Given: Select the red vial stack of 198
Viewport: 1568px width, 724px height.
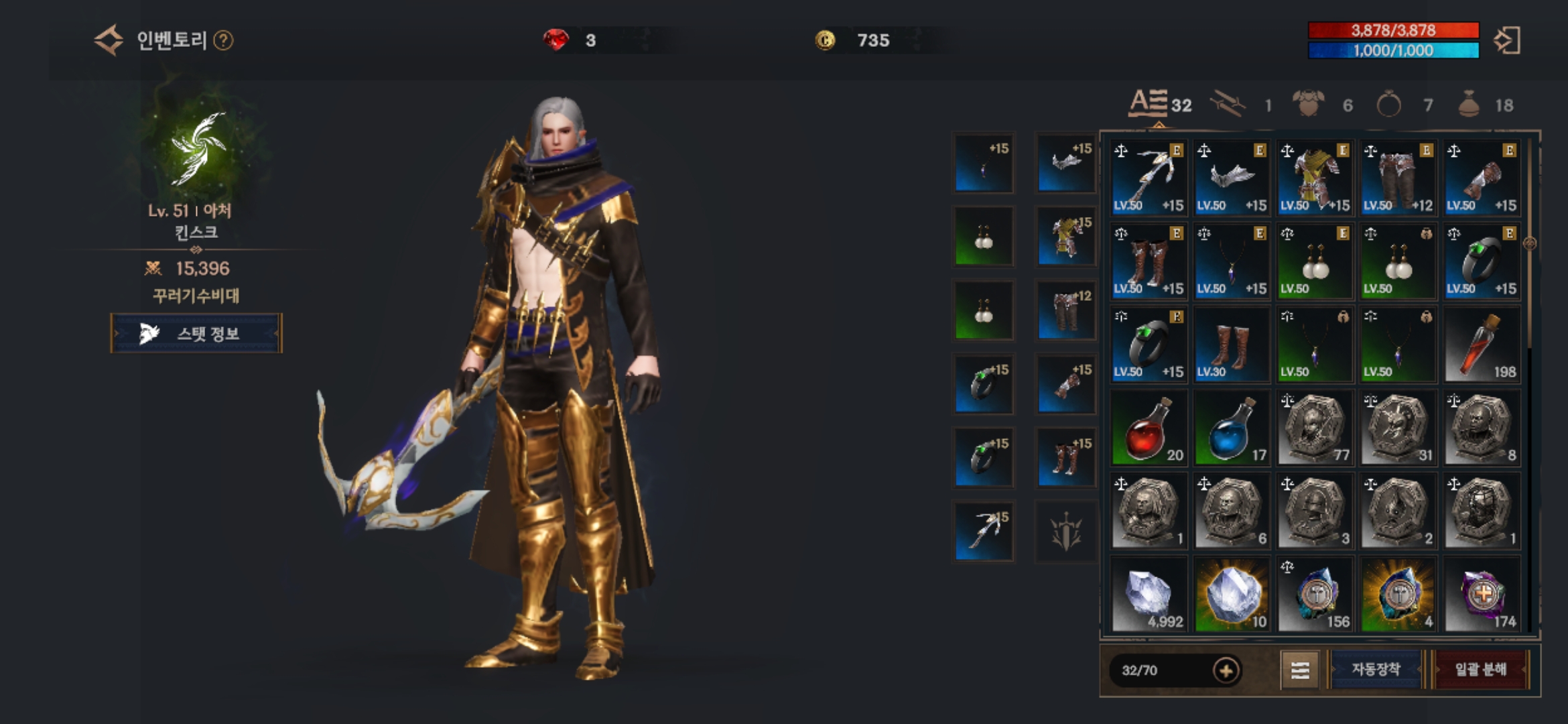Looking at the screenshot, I should [x=1482, y=345].
